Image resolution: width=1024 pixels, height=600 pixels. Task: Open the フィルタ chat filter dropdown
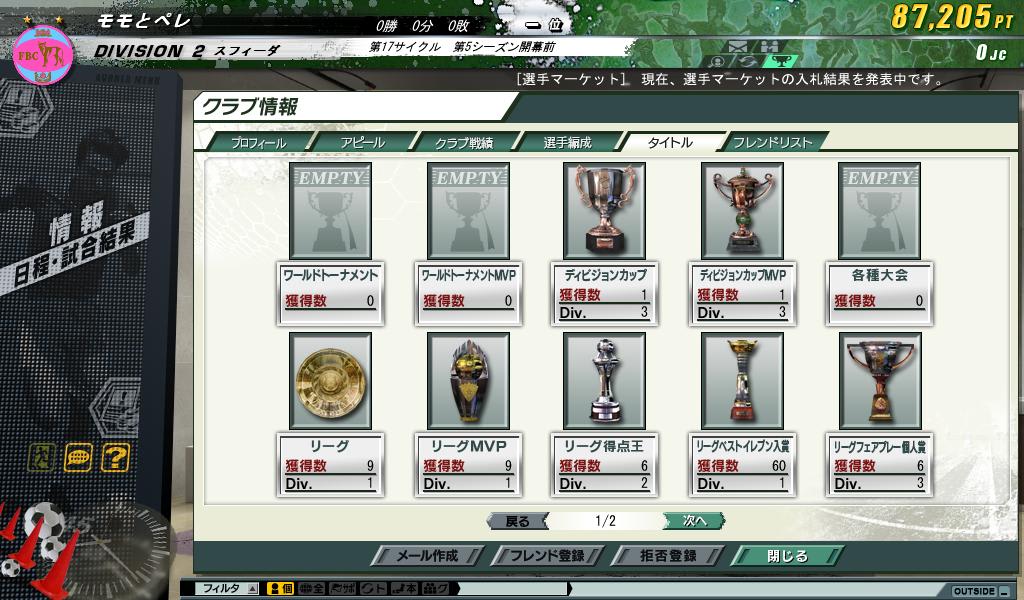(x=229, y=589)
